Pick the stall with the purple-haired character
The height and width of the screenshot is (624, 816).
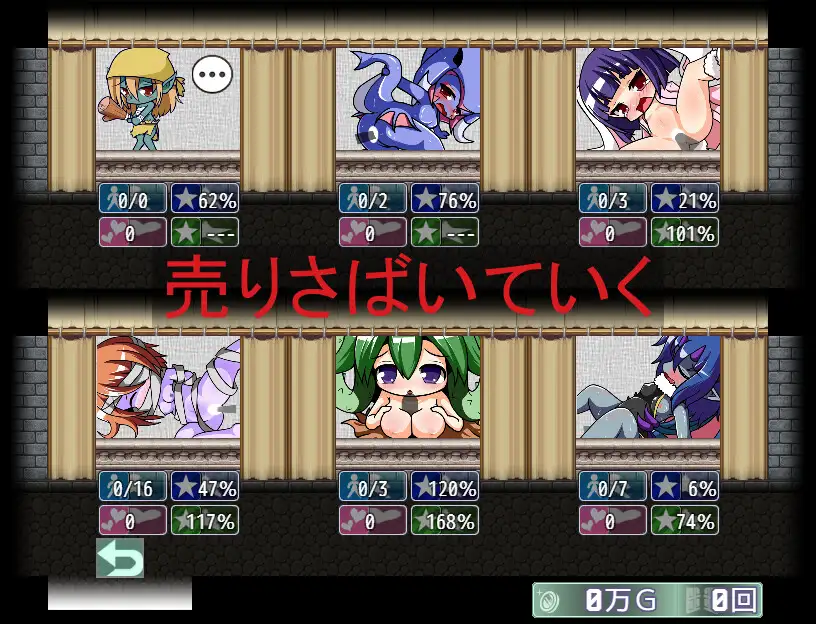[648, 100]
